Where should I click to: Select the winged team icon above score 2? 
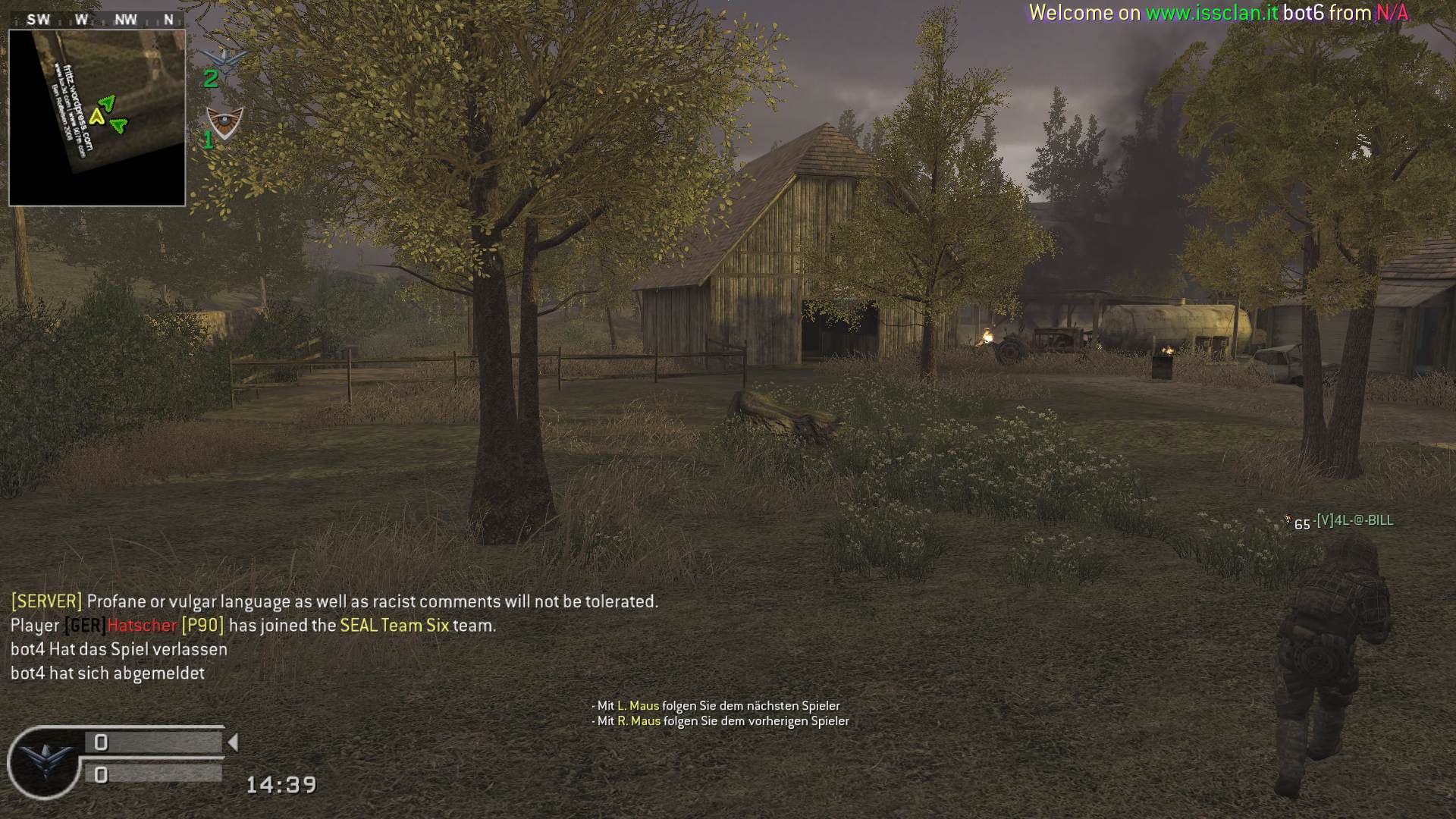coord(226,58)
